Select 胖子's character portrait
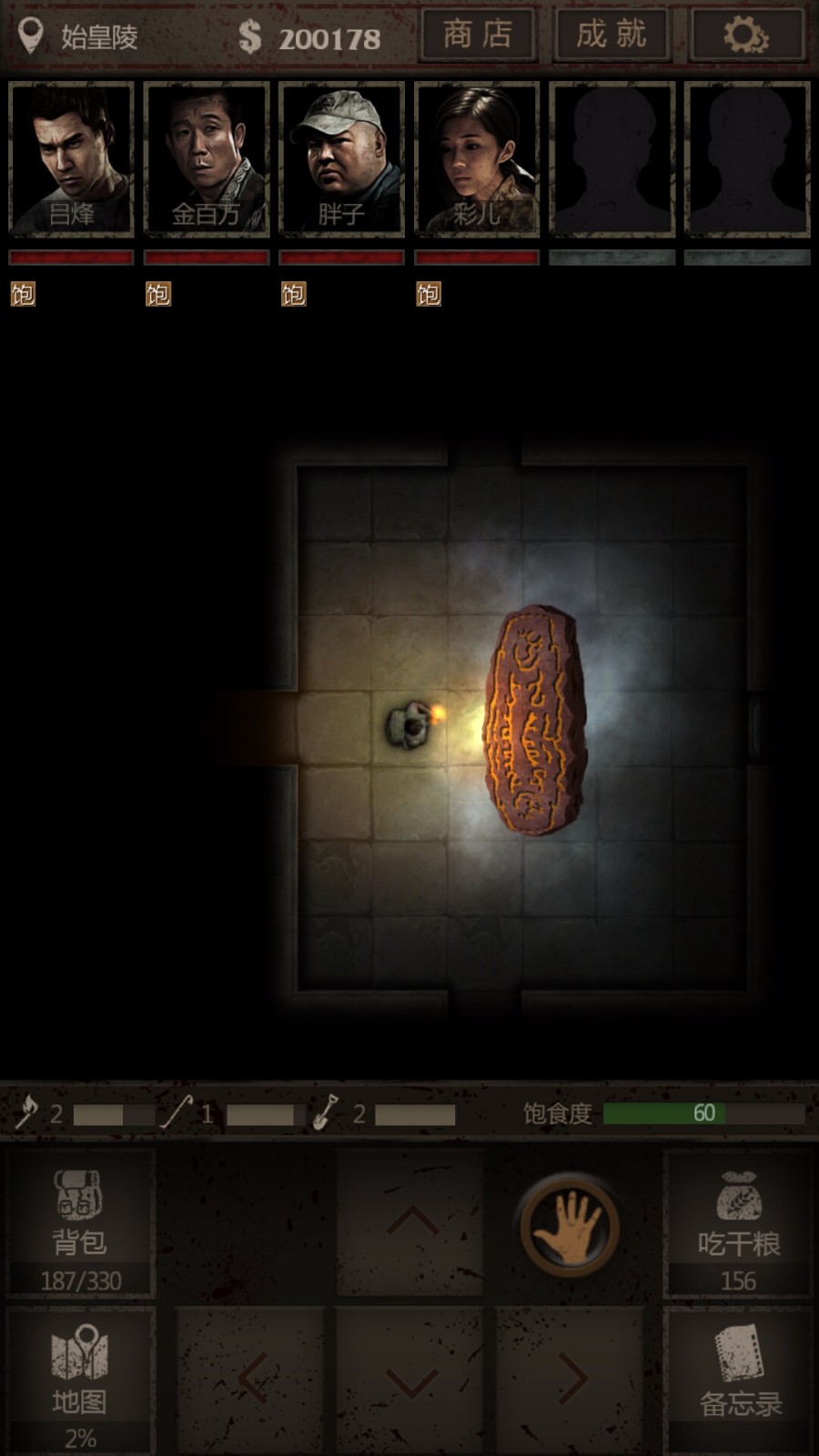This screenshot has width=819, height=1456. (342, 158)
